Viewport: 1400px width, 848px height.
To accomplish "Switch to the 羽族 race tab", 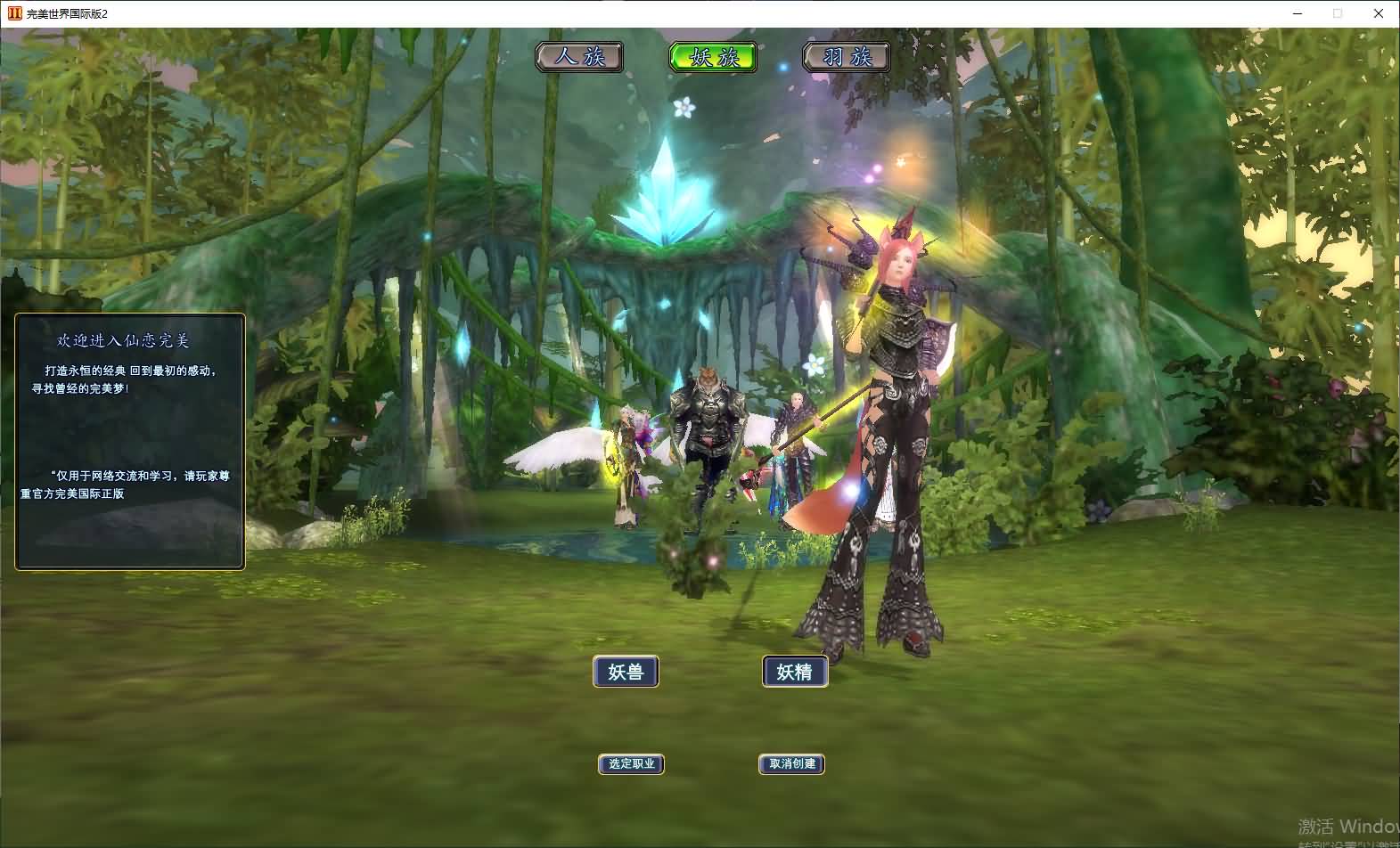I will [x=847, y=57].
